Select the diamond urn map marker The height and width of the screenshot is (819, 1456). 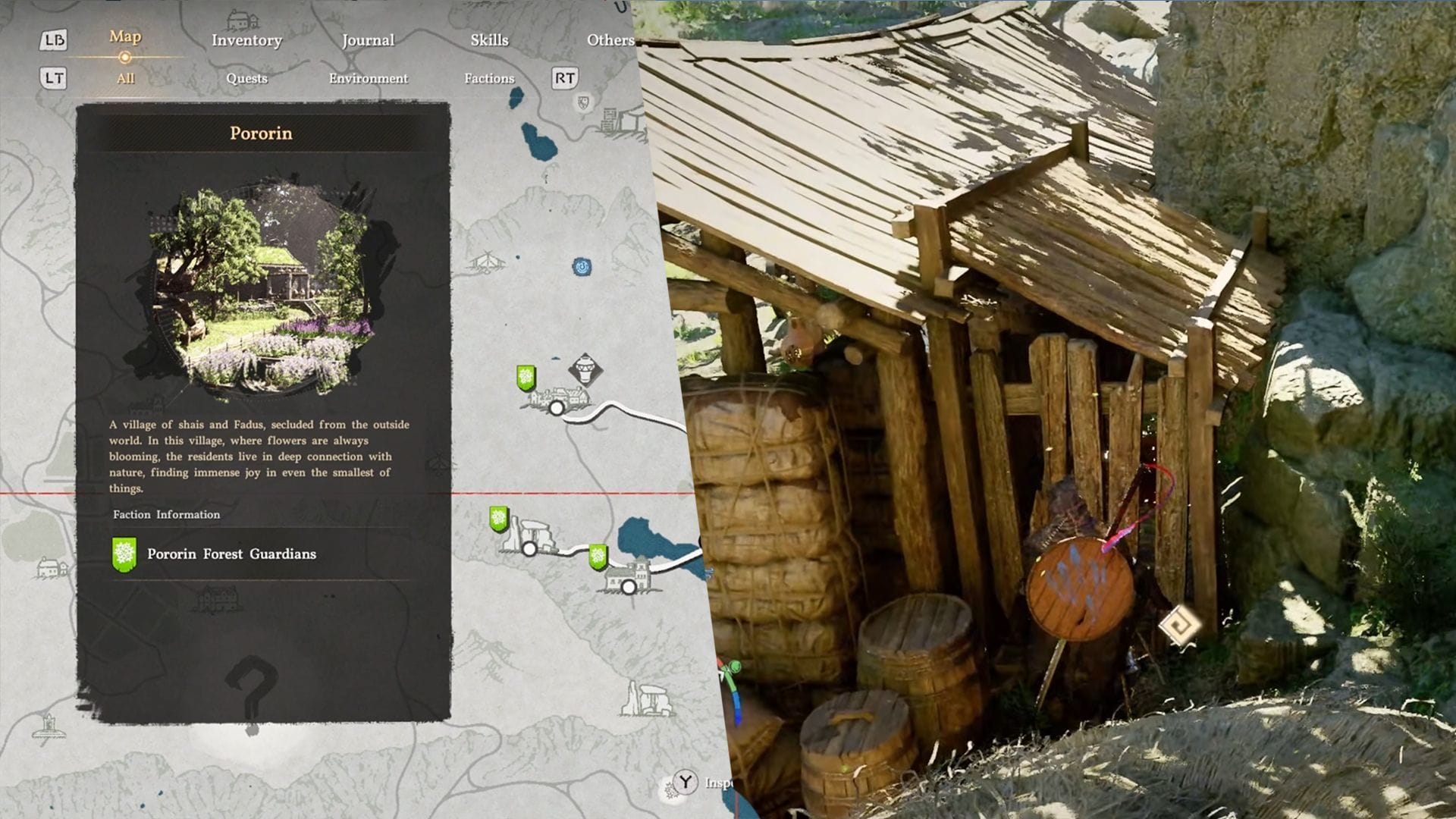pos(585,371)
